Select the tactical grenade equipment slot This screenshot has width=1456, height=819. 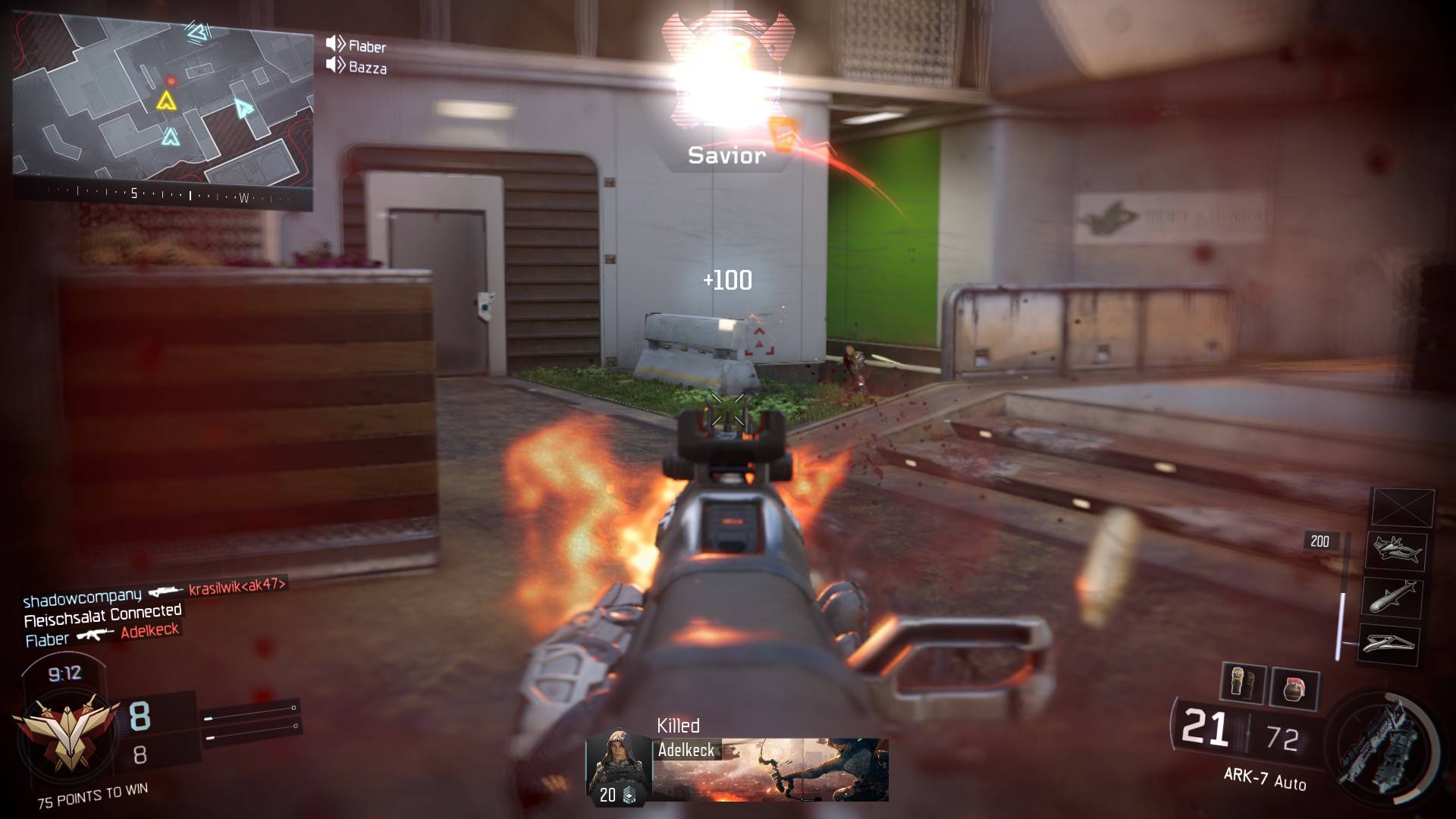(1242, 683)
